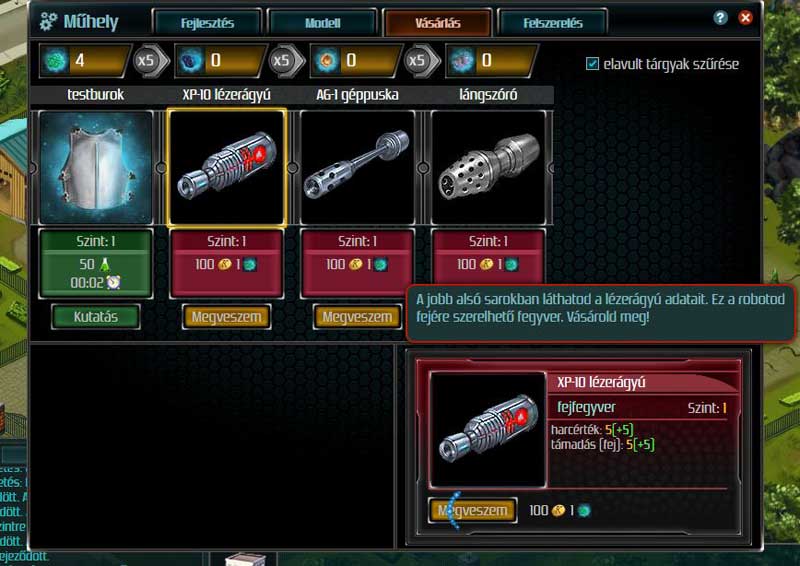Open the help question mark button
Image resolution: width=800 pixels, height=566 pixels.
(x=721, y=18)
